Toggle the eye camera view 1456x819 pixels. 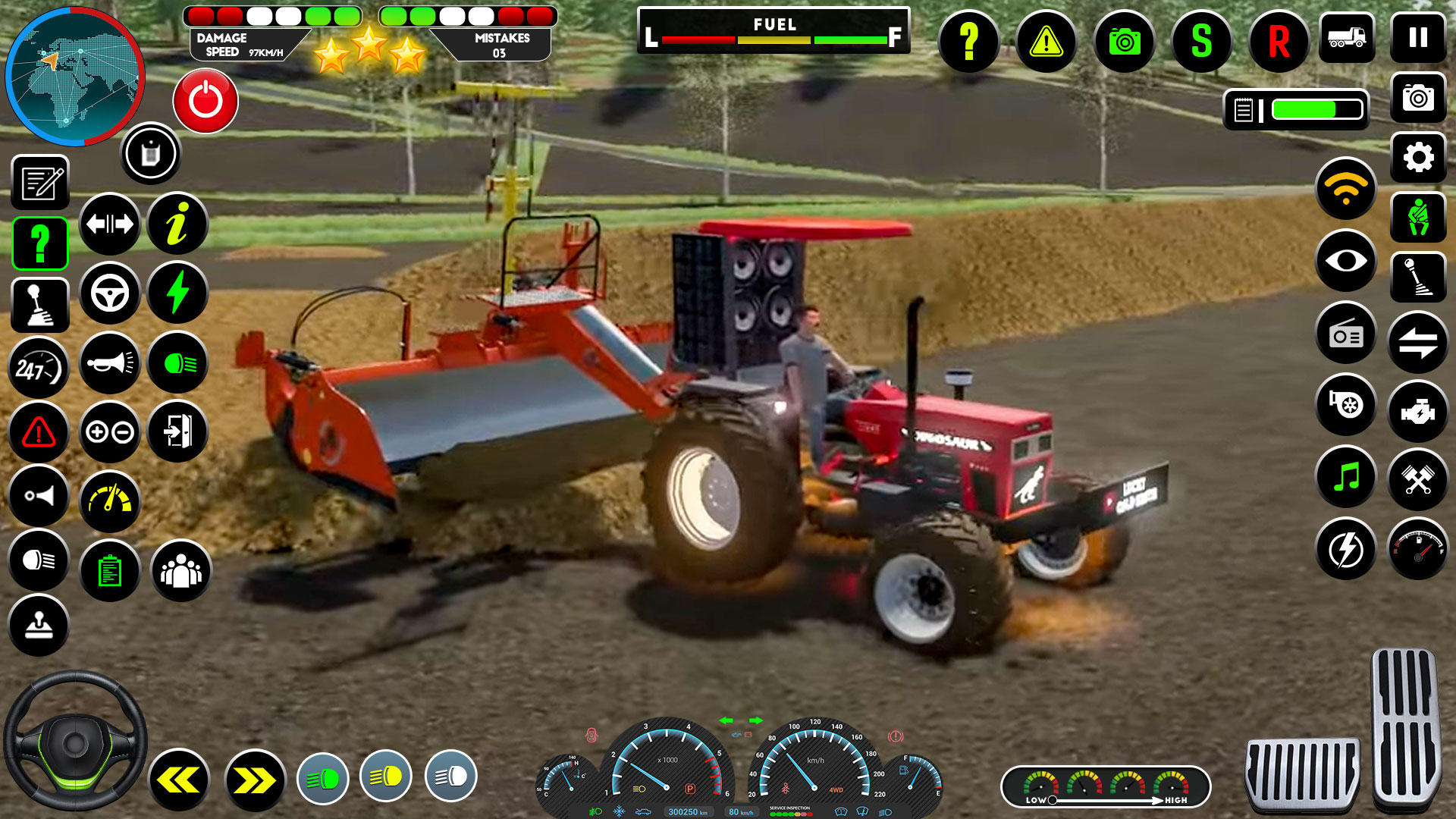click(x=1345, y=262)
